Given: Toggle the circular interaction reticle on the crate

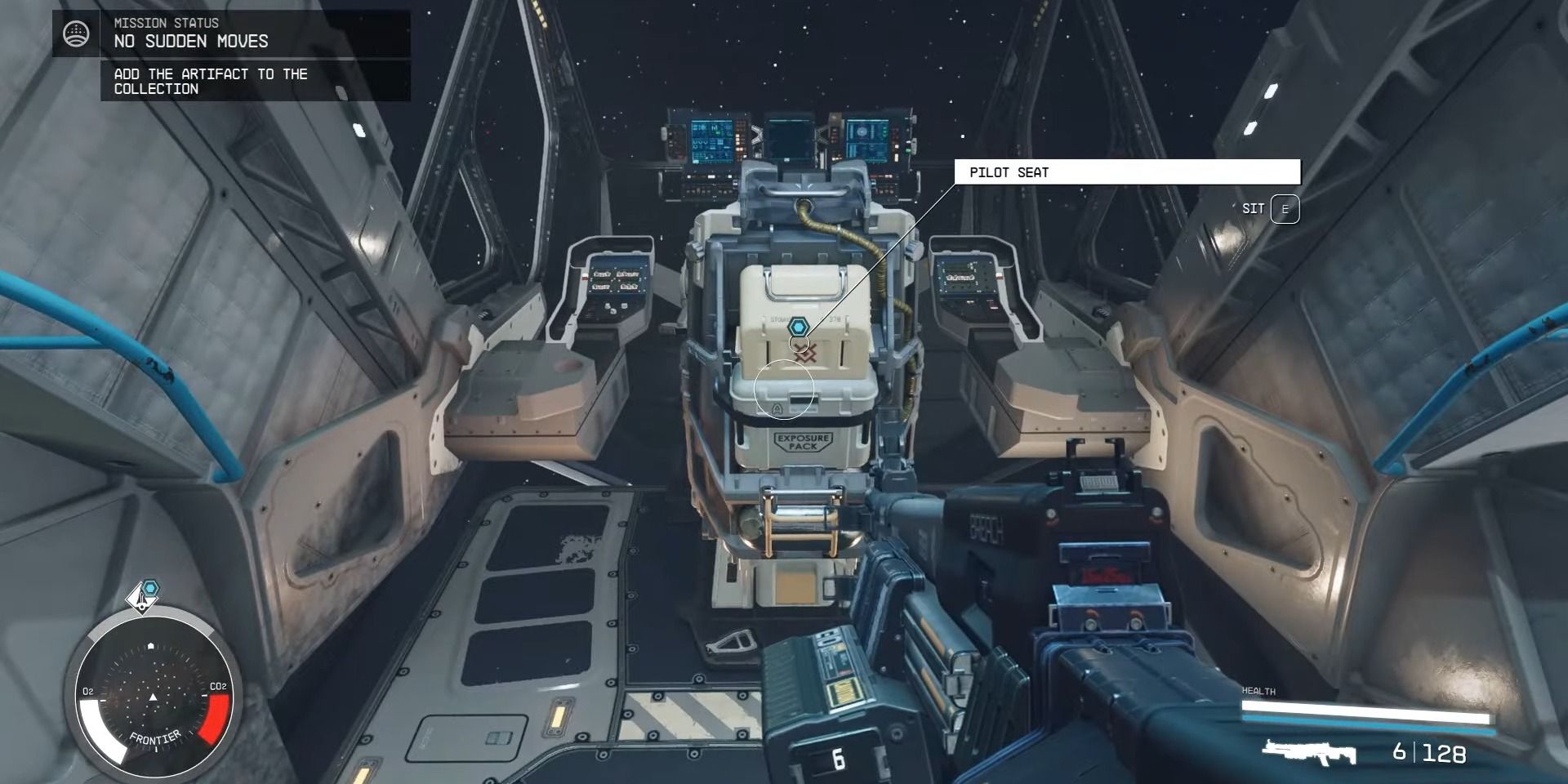Looking at the screenshot, I should (x=785, y=390).
